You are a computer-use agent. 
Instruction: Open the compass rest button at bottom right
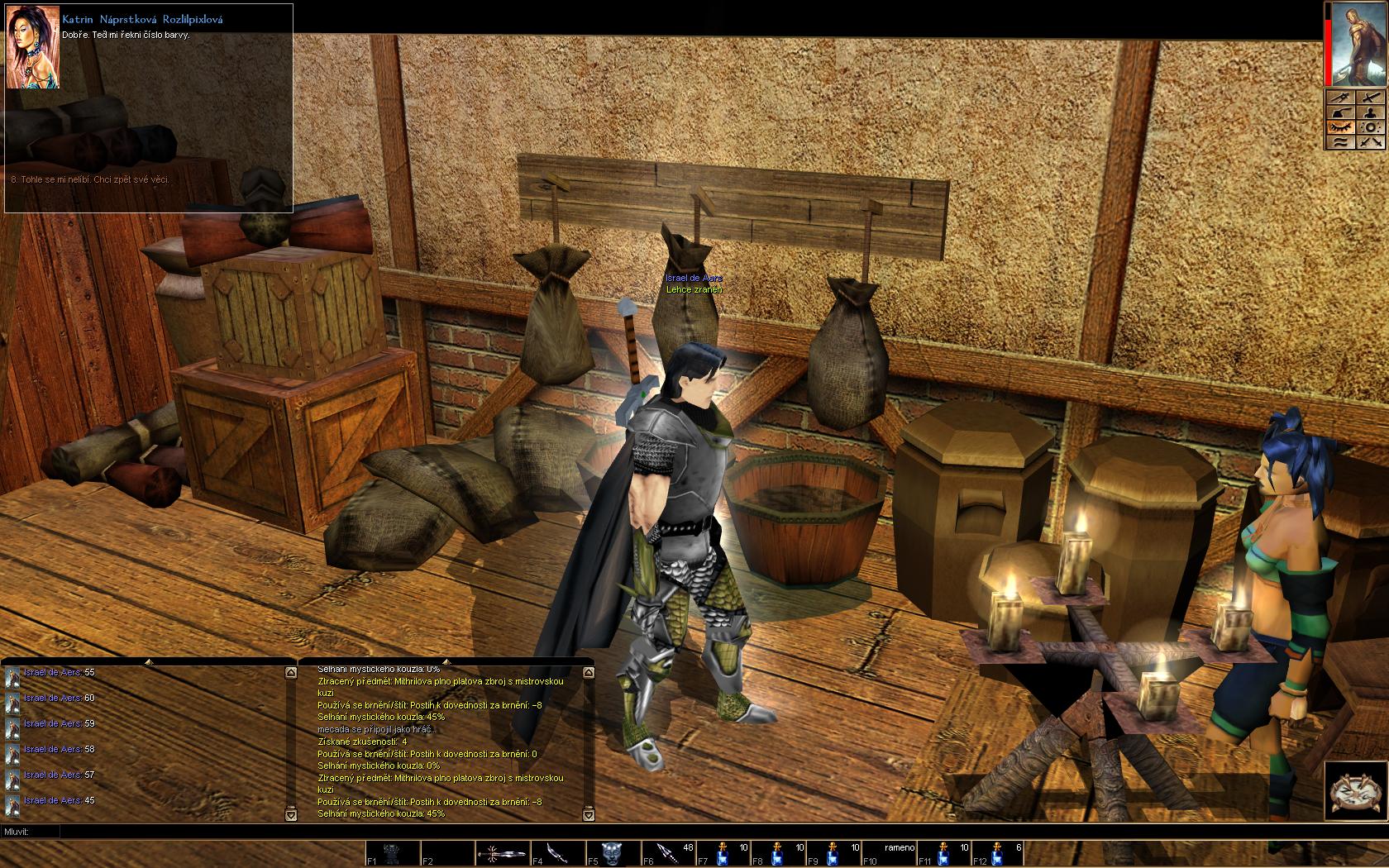pyautogui.click(x=1355, y=791)
